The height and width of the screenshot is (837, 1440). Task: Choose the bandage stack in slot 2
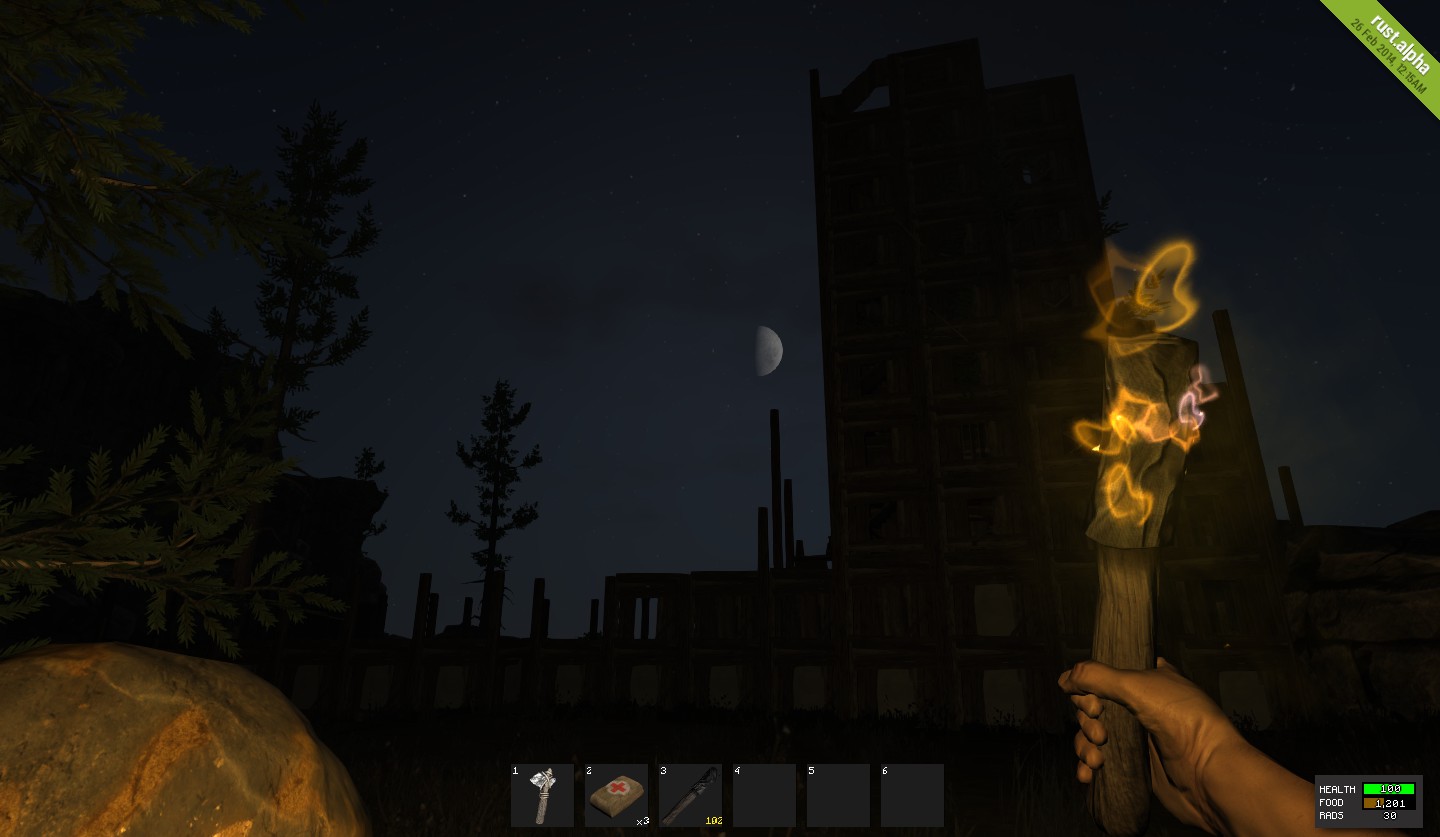click(x=616, y=795)
